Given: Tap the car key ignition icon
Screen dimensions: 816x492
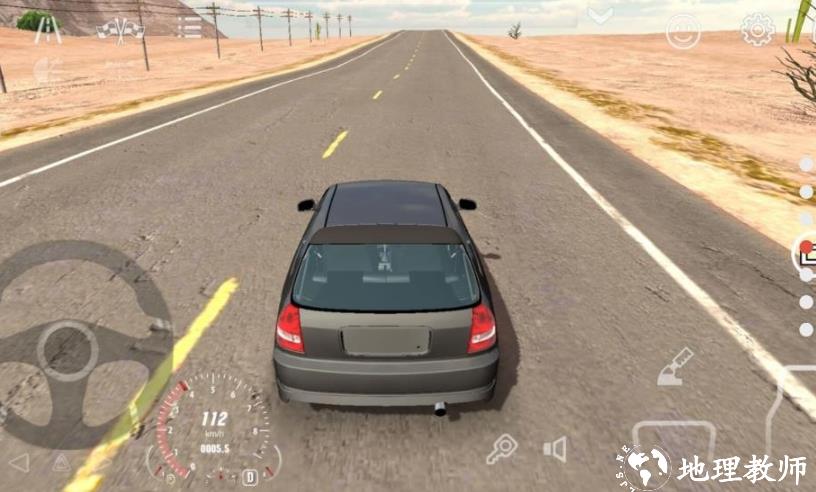Looking at the screenshot, I should (x=501, y=449).
